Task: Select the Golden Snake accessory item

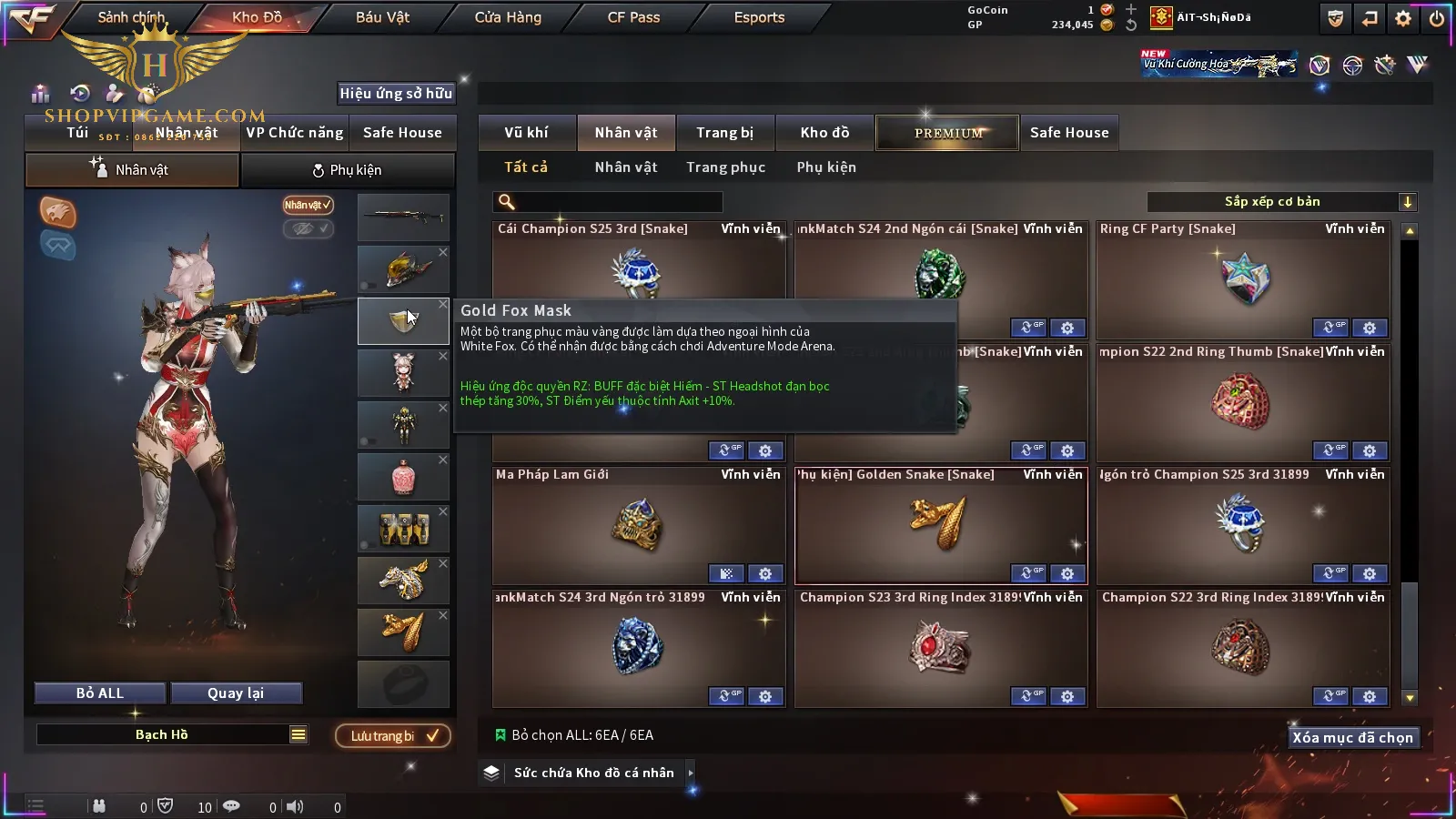Action: click(x=940, y=525)
